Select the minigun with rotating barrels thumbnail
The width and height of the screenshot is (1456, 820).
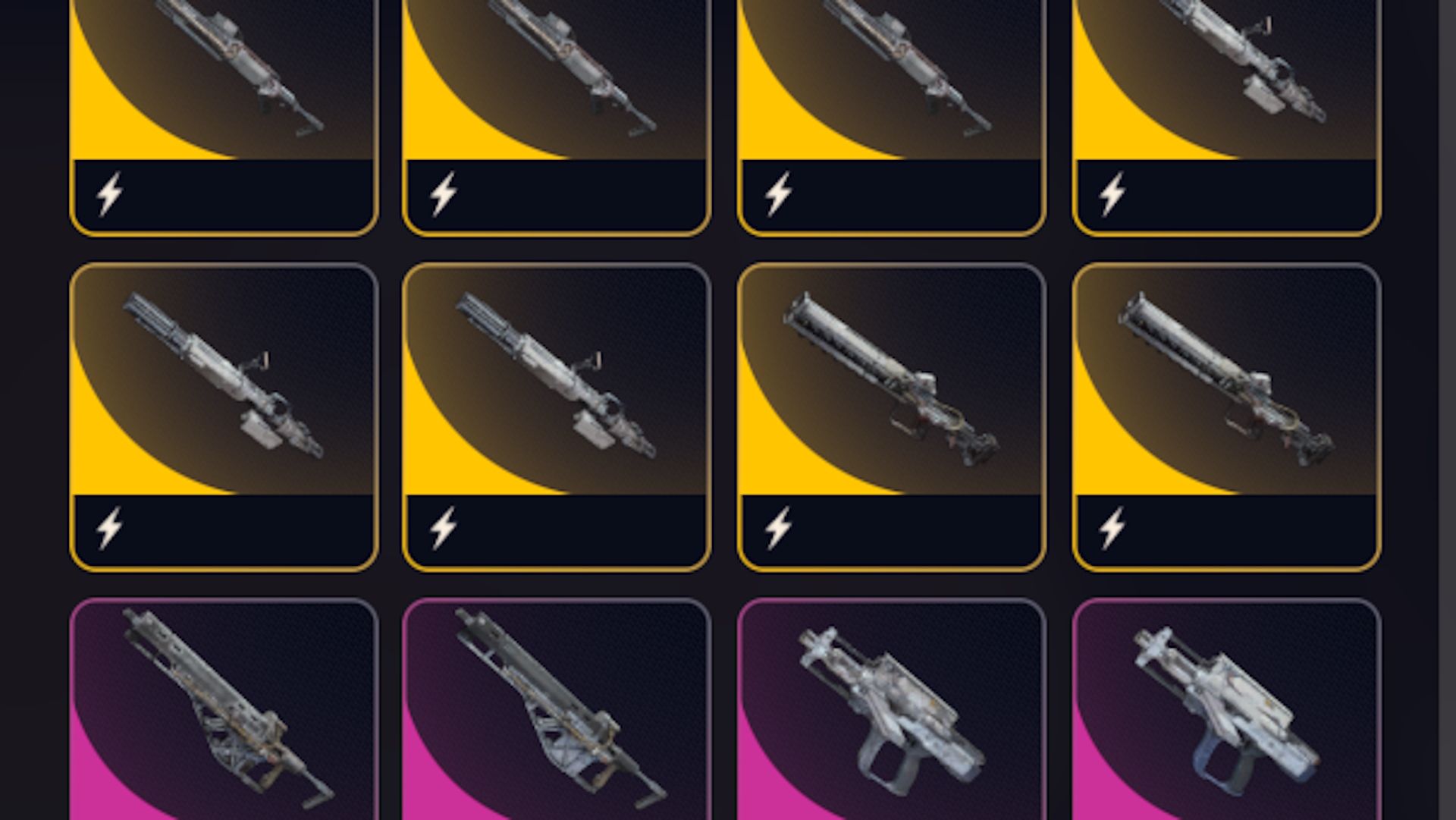pyautogui.click(x=220, y=372)
